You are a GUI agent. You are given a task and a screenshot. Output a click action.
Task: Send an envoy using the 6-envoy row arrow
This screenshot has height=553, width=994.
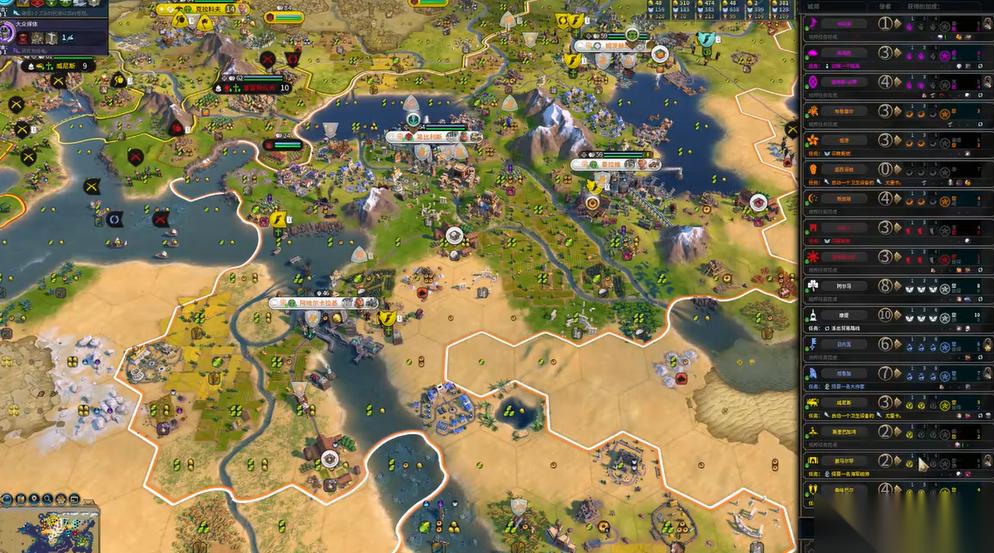(896, 344)
